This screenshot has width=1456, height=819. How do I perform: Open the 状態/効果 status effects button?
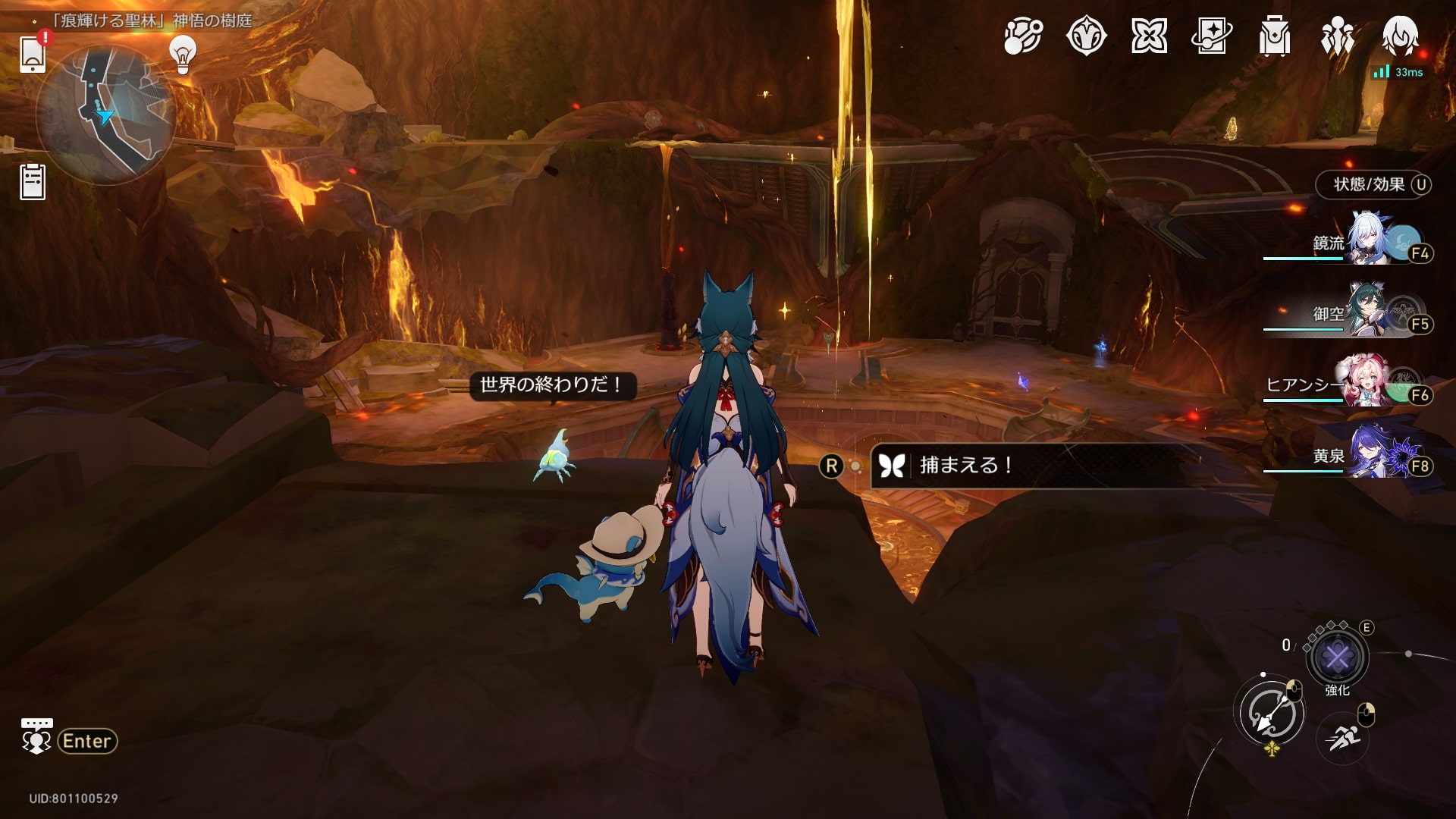coord(1373,184)
